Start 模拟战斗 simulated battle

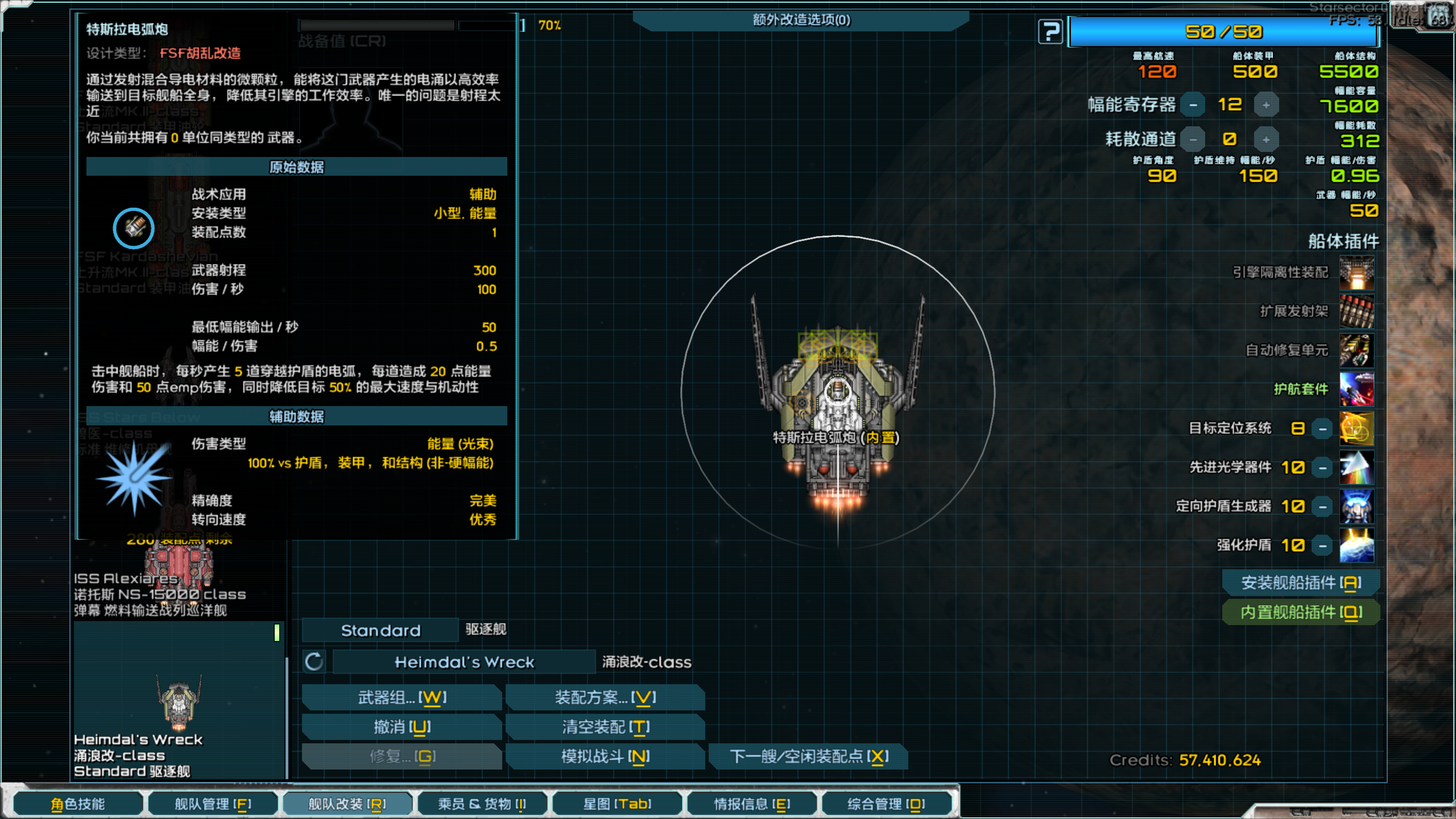tap(605, 756)
